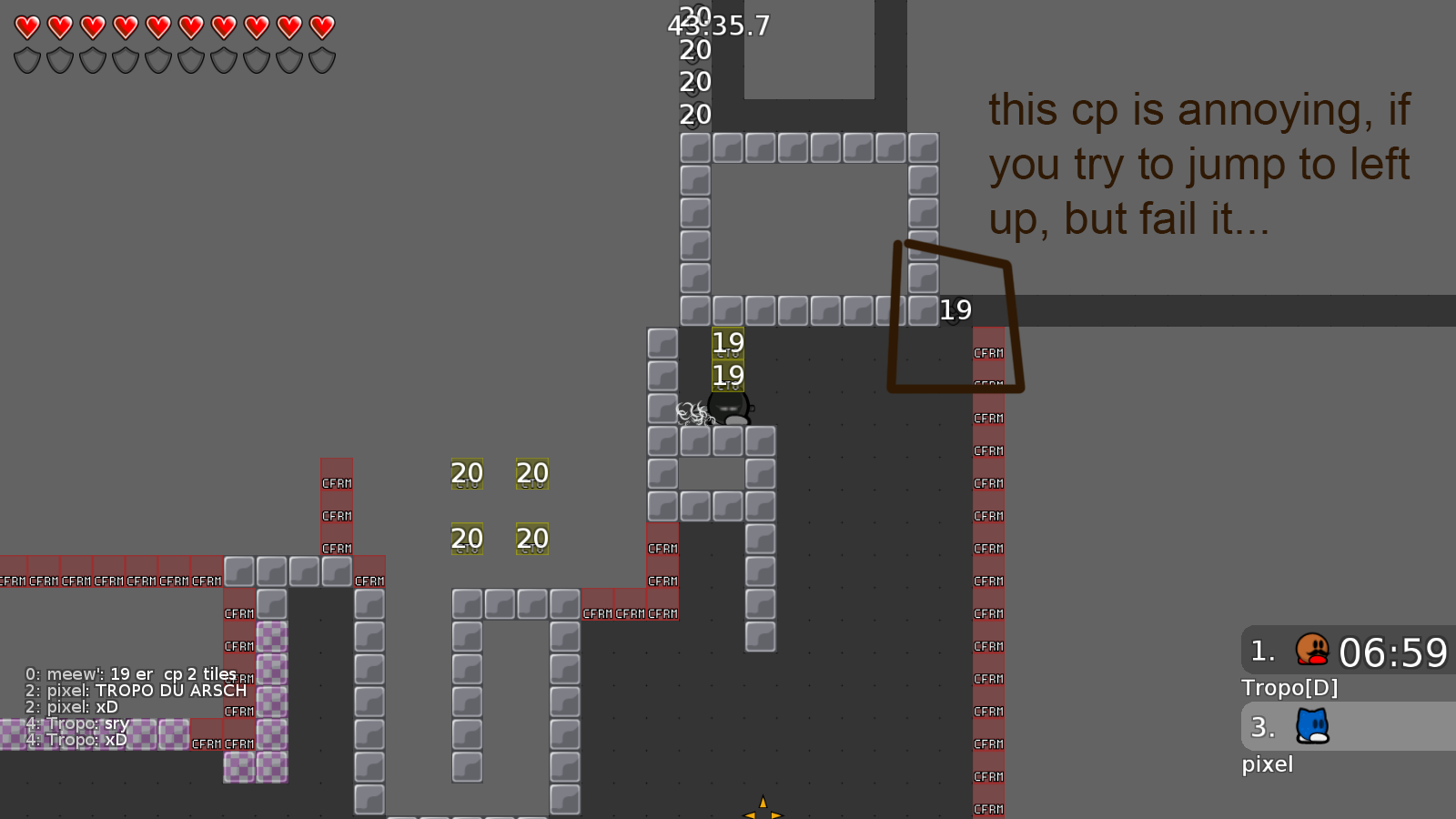Open the checkpoint 19 marker inside the drawn box
This screenshot has height=819, width=1456.
point(955,310)
